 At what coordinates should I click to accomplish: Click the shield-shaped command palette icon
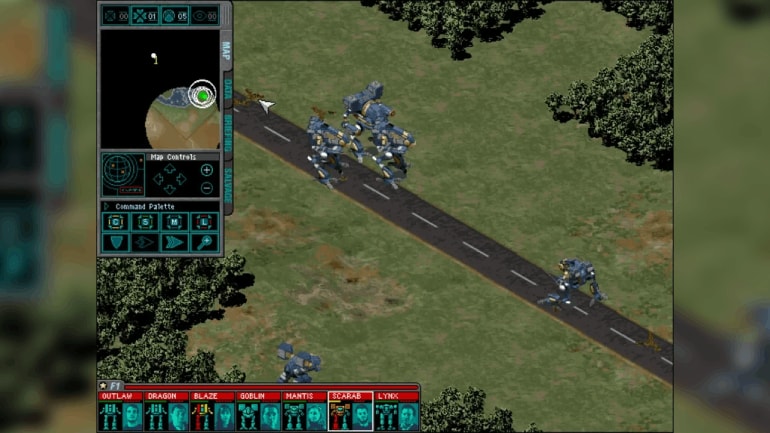pyautogui.click(x=116, y=241)
